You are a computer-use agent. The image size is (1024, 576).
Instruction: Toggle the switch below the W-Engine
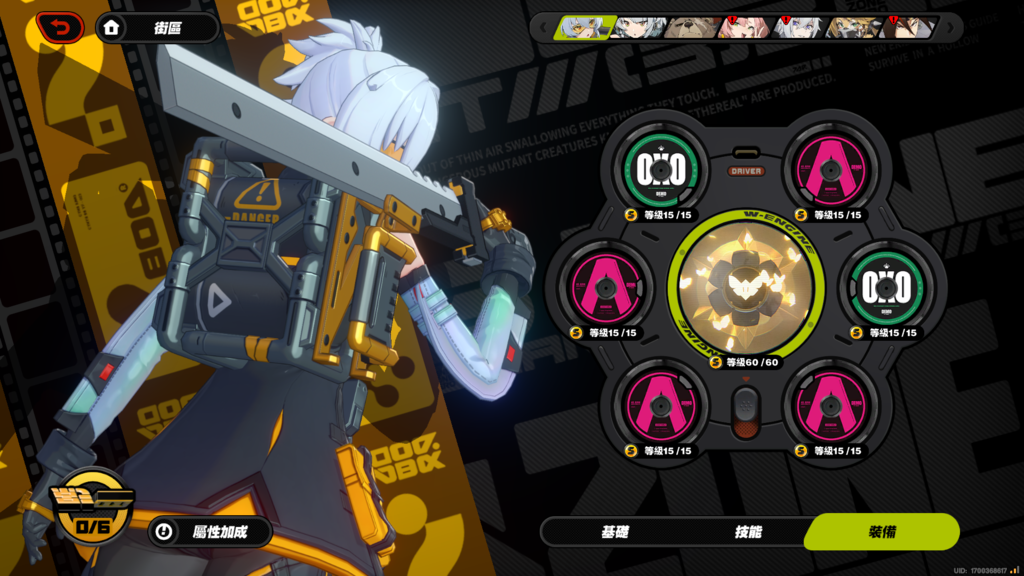[x=745, y=411]
